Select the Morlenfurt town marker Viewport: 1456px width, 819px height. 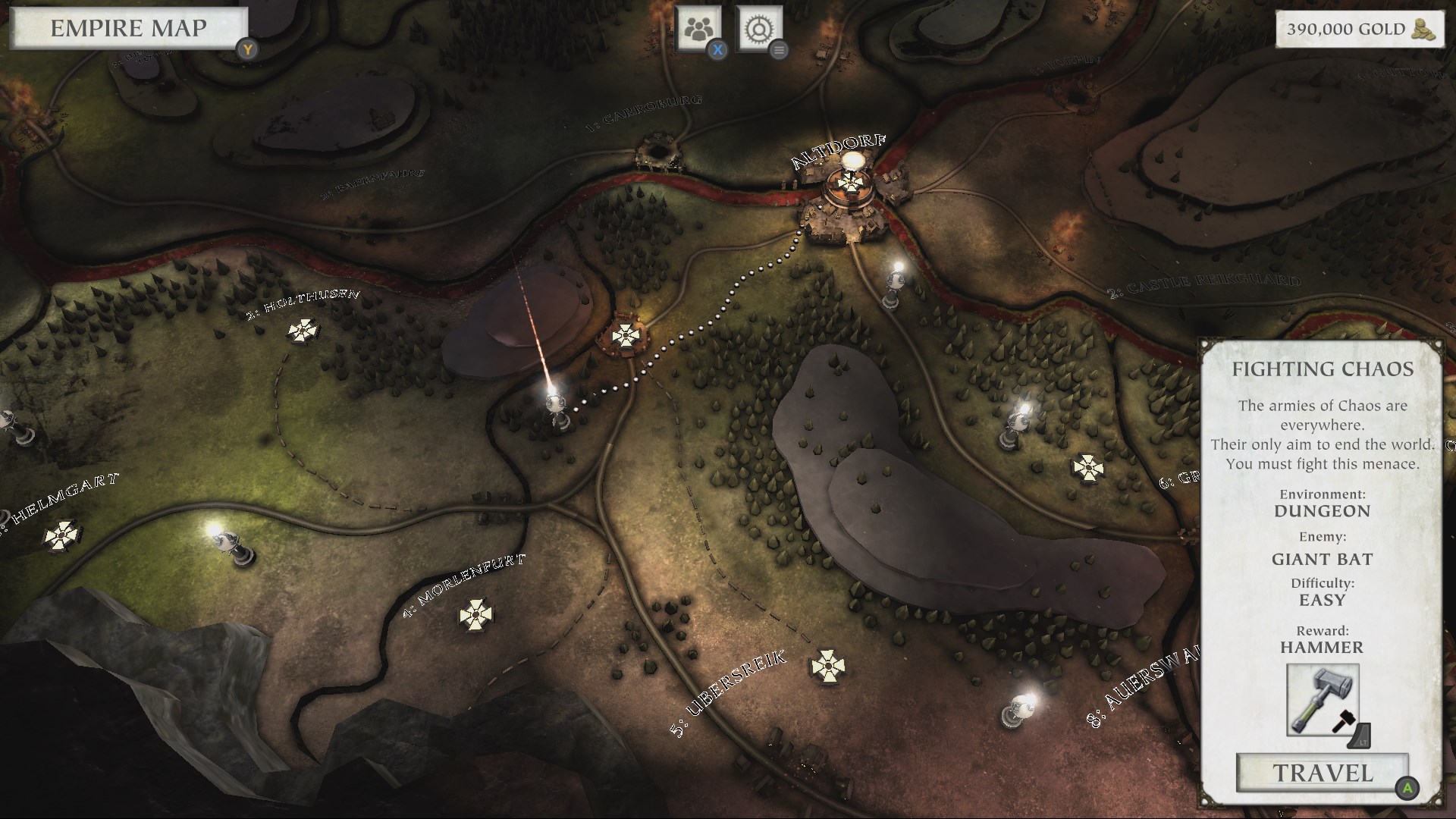point(475,613)
